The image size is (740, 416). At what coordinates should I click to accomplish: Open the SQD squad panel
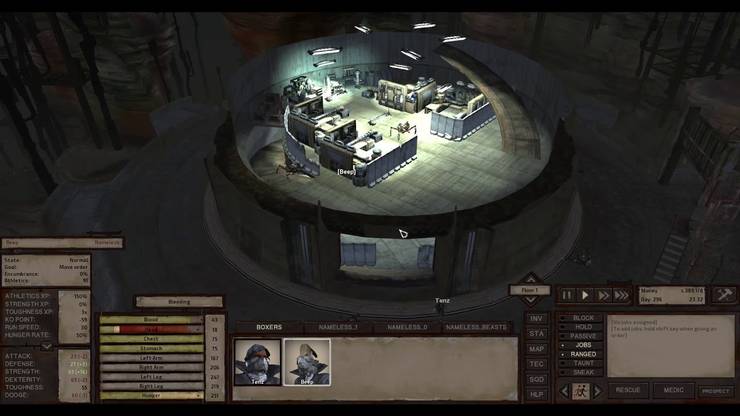tap(537, 378)
